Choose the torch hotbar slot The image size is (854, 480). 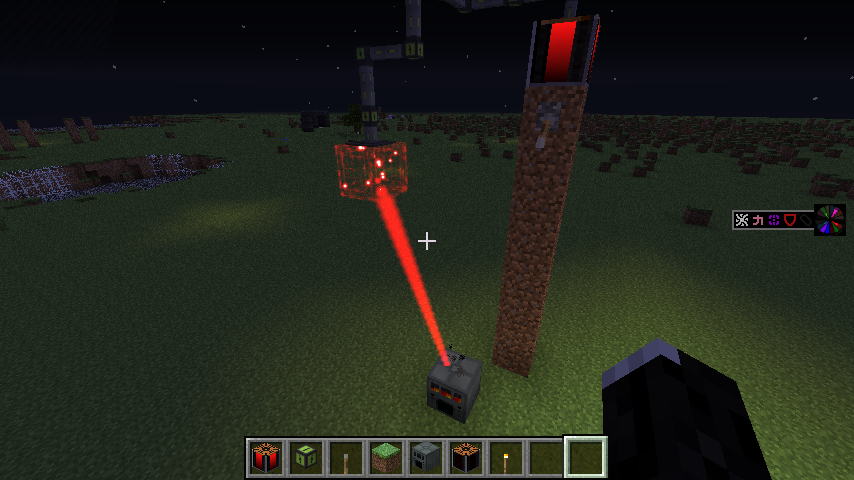pos(506,457)
